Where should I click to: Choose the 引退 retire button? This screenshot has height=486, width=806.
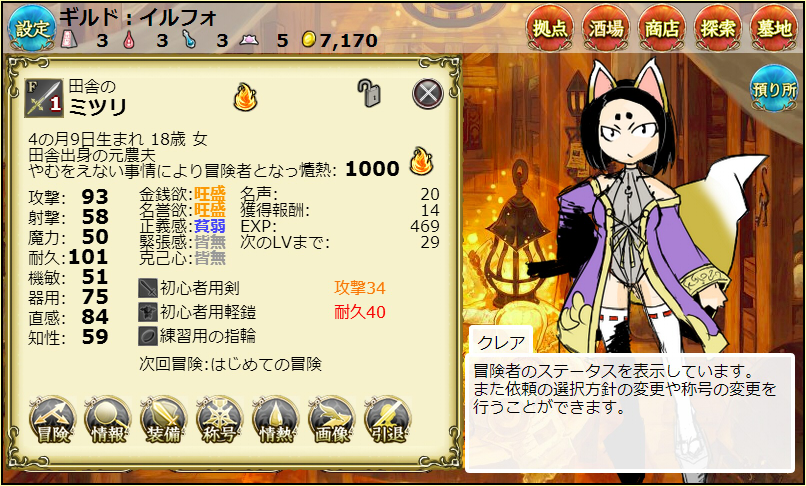[388, 421]
